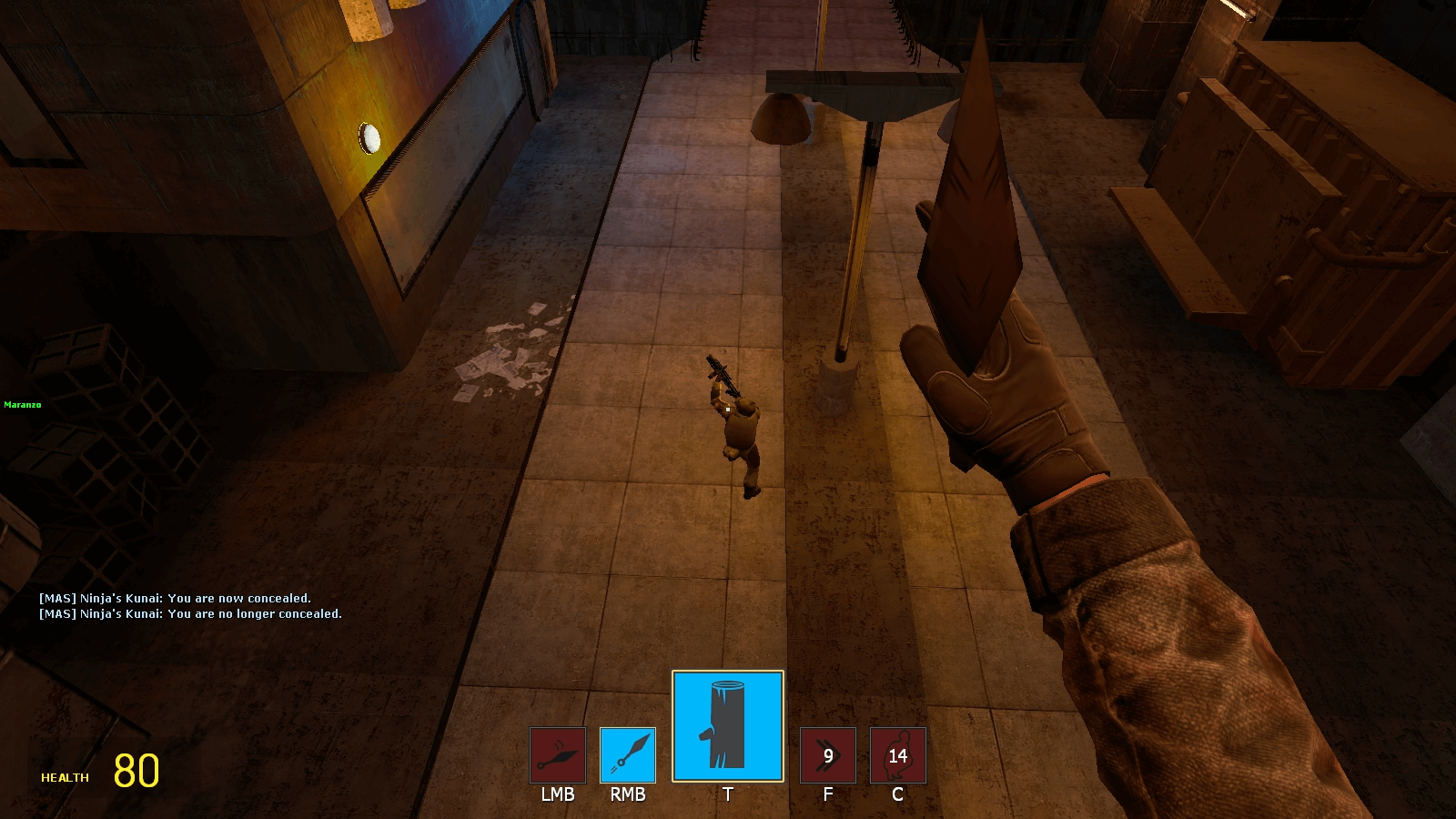Trigger the crouching figure conceal ability
The height and width of the screenshot is (819, 1456).
(x=897, y=754)
